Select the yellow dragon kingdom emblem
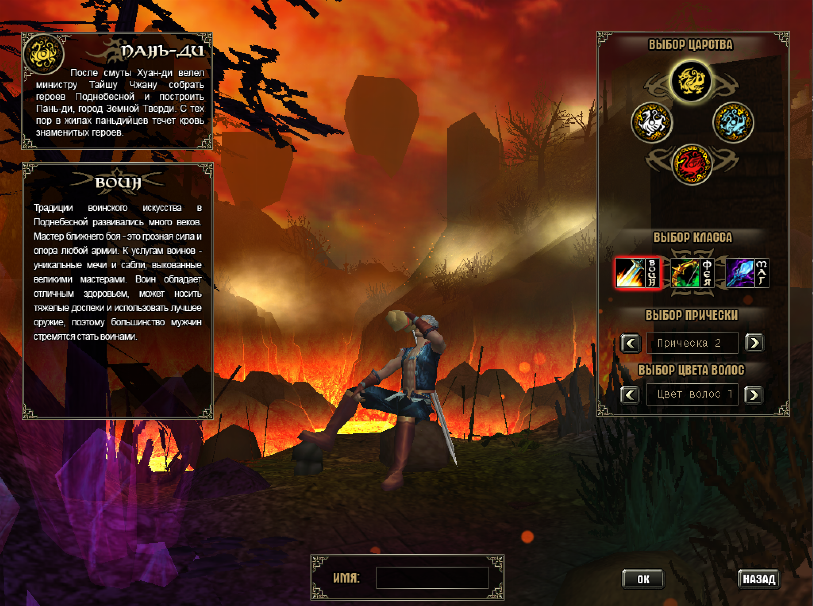Screen dimensions: 813x606 click(689, 79)
